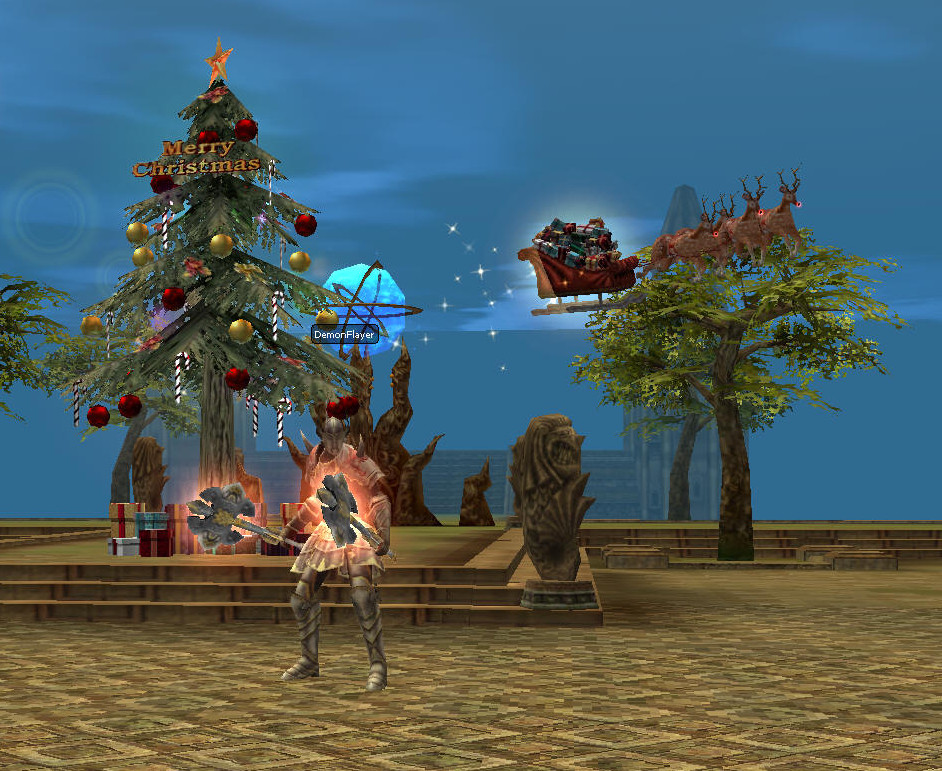Select the DemonFlayer player name tag
The height and width of the screenshot is (771, 942).
click(x=345, y=335)
